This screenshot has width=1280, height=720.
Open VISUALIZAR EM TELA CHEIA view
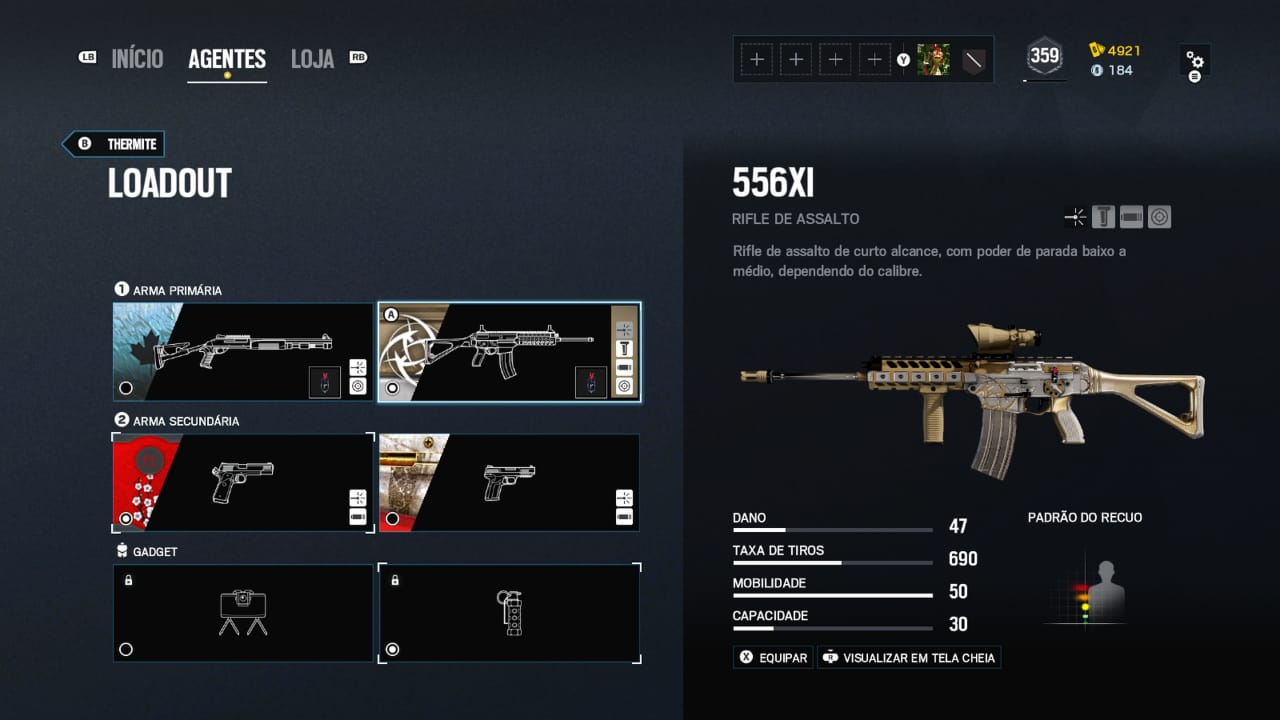[908, 657]
